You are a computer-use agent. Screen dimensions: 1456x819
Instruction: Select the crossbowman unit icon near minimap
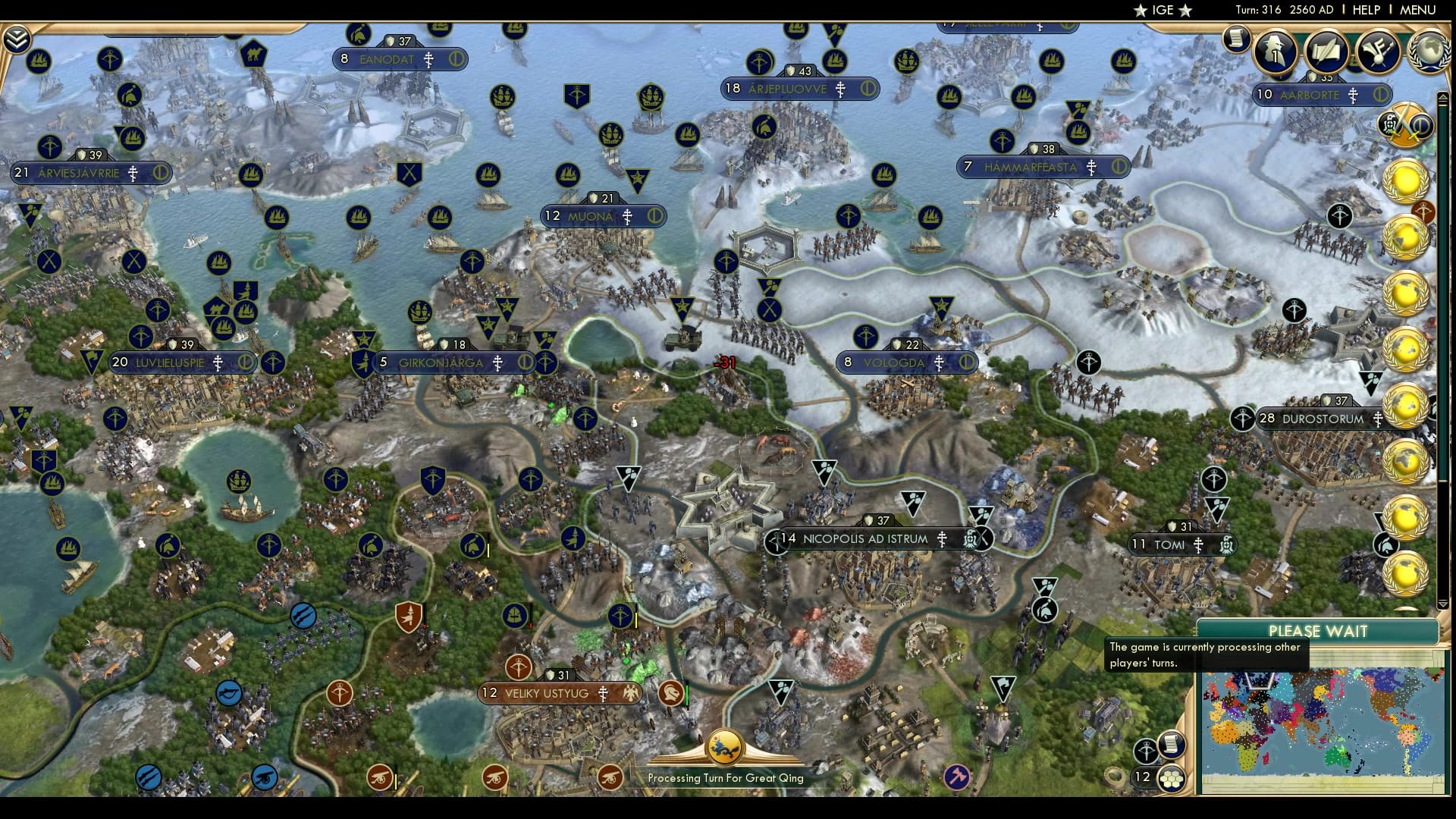tap(1147, 751)
